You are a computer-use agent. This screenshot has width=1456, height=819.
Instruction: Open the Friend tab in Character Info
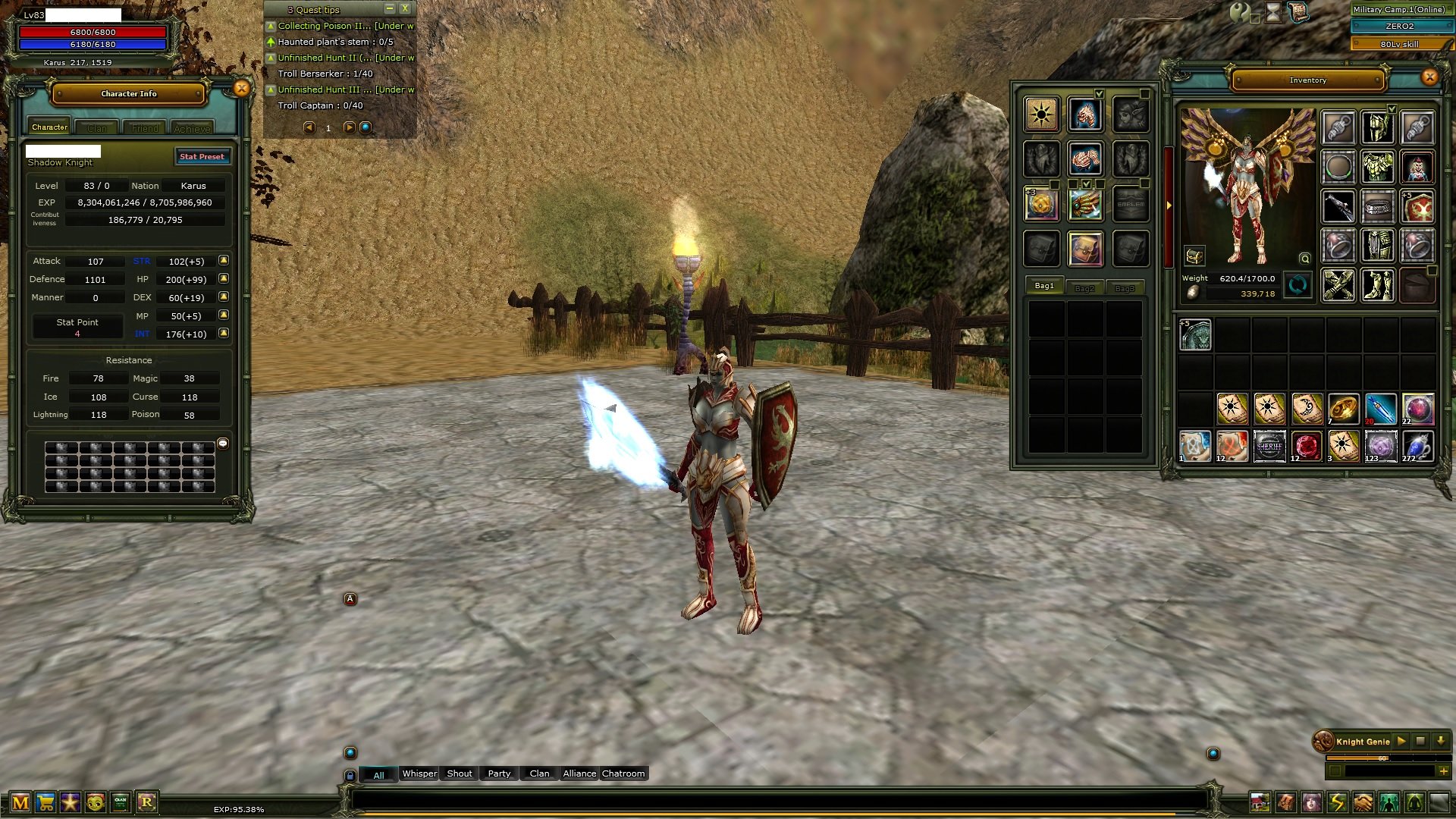click(144, 127)
